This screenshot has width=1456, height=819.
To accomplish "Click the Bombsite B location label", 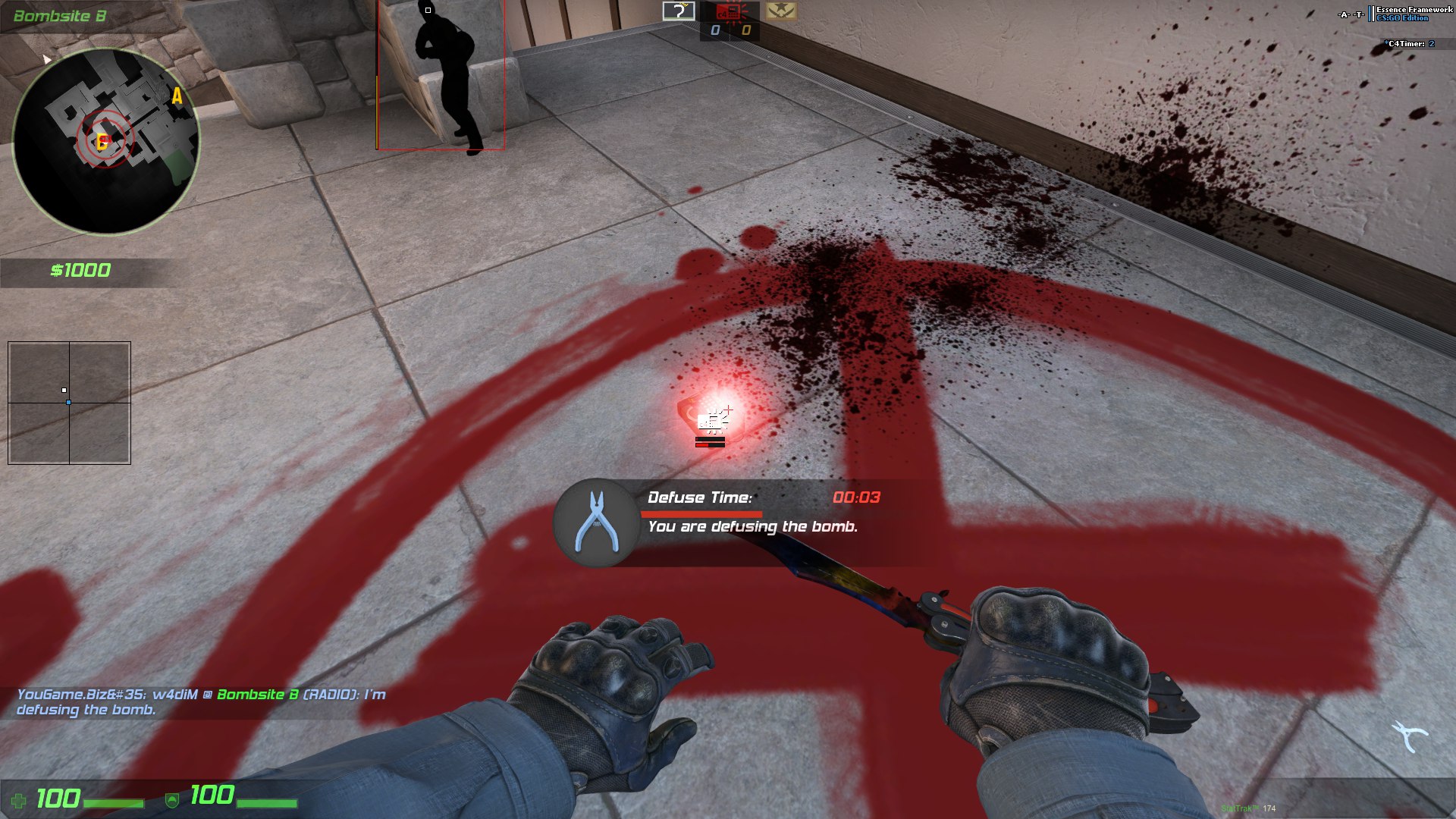I will click(x=60, y=16).
